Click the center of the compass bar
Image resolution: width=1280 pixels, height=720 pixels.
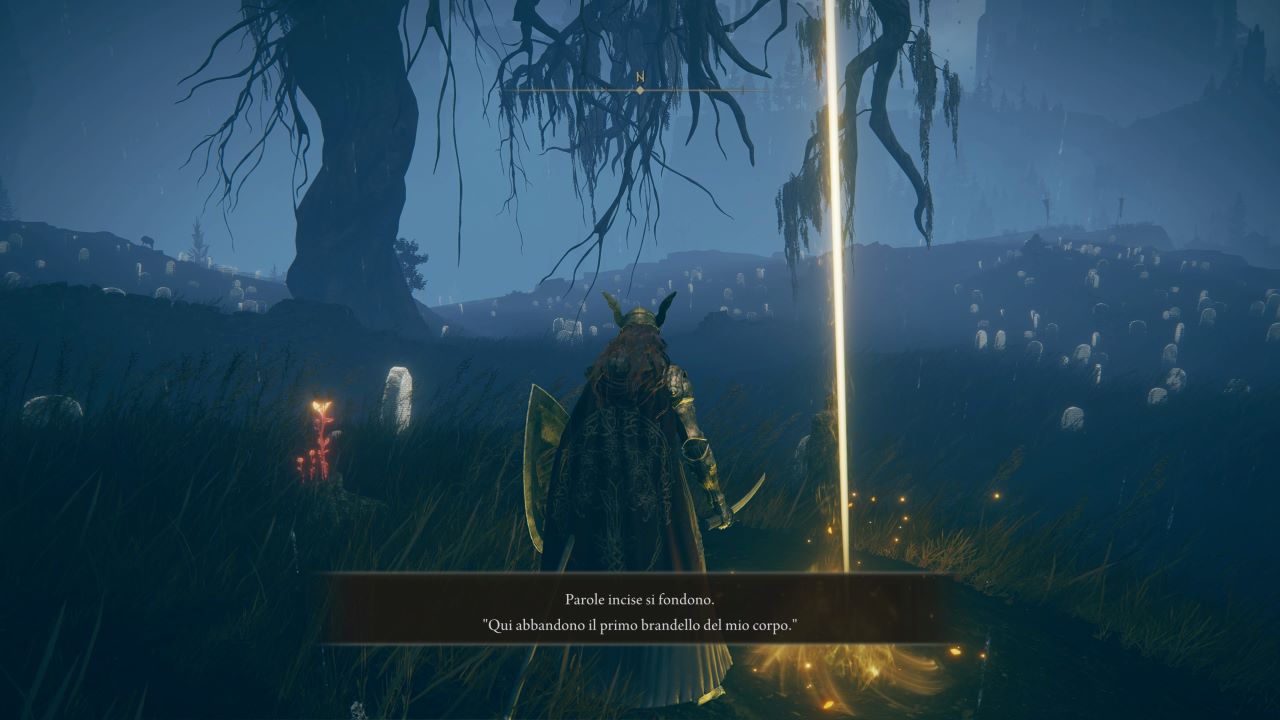point(640,88)
